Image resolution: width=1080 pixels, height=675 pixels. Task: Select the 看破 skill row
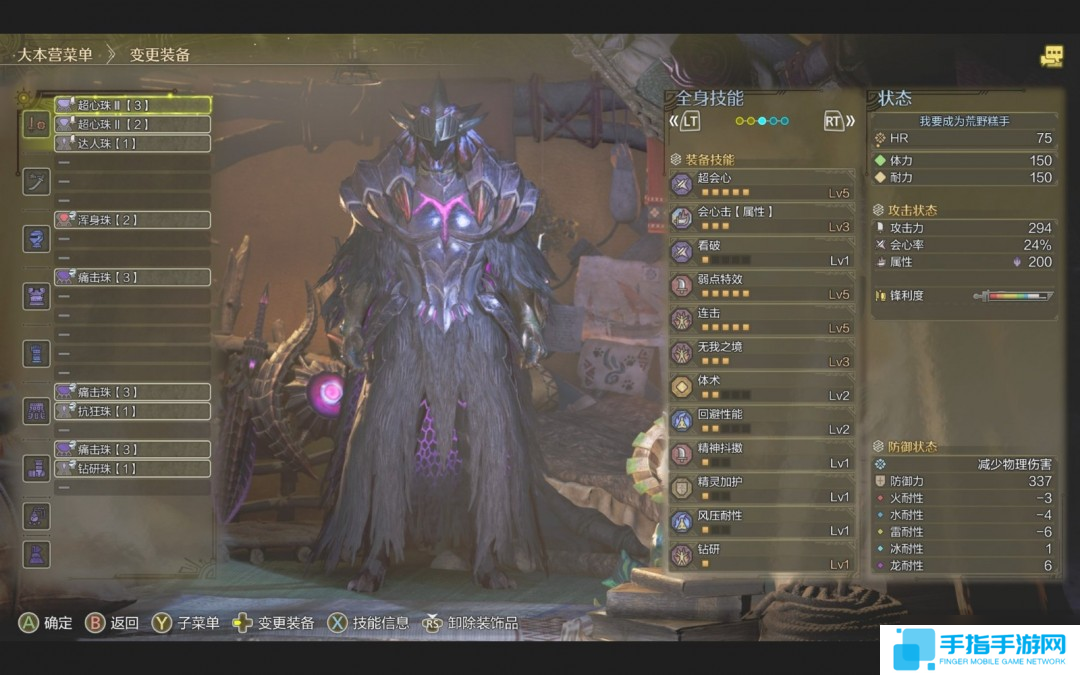[x=762, y=252]
